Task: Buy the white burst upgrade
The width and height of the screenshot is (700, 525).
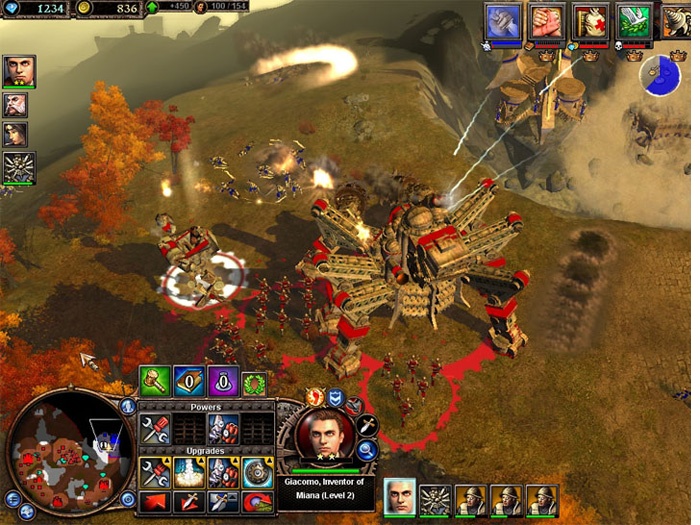Action: (189, 473)
